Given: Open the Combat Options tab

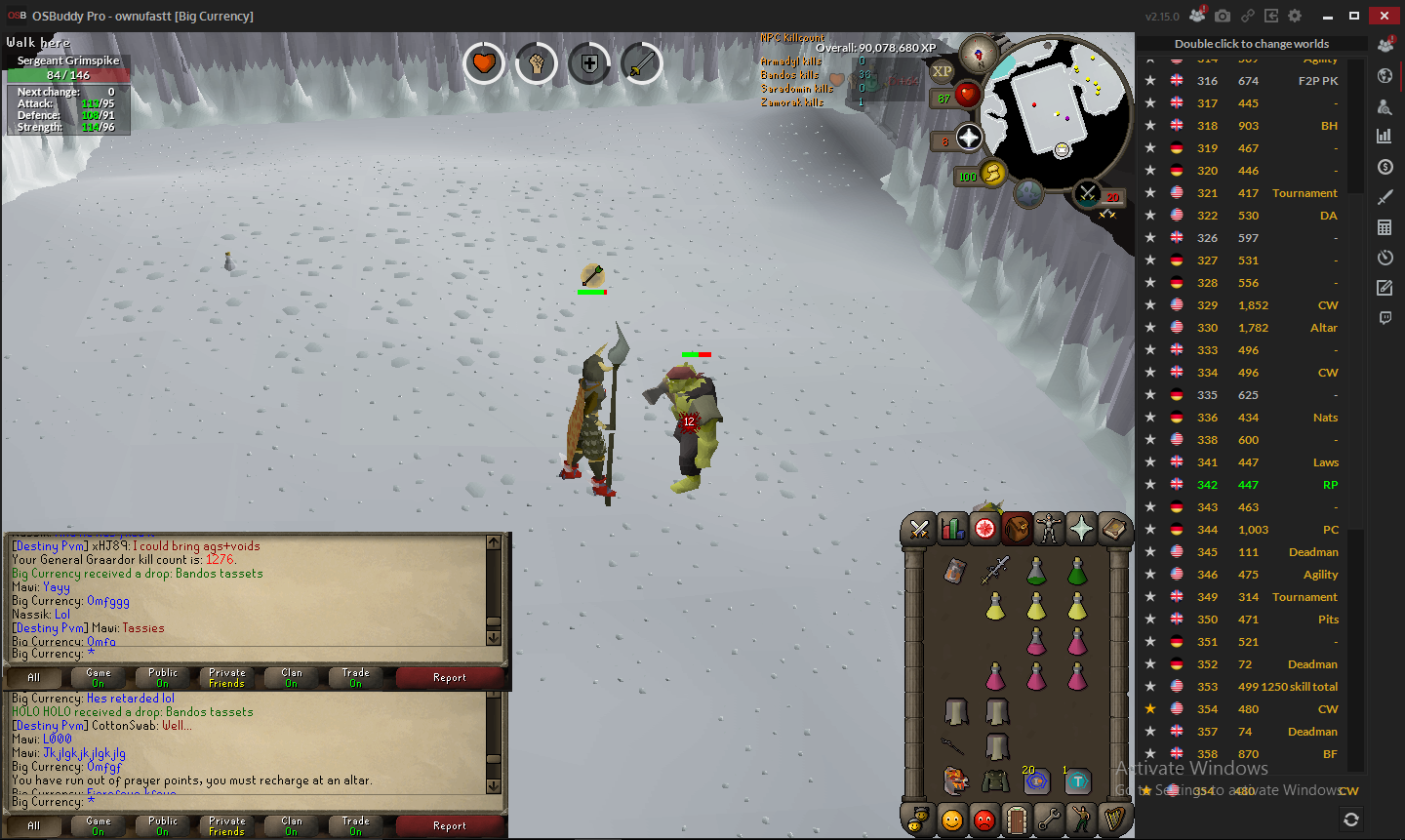Looking at the screenshot, I should 918,529.
